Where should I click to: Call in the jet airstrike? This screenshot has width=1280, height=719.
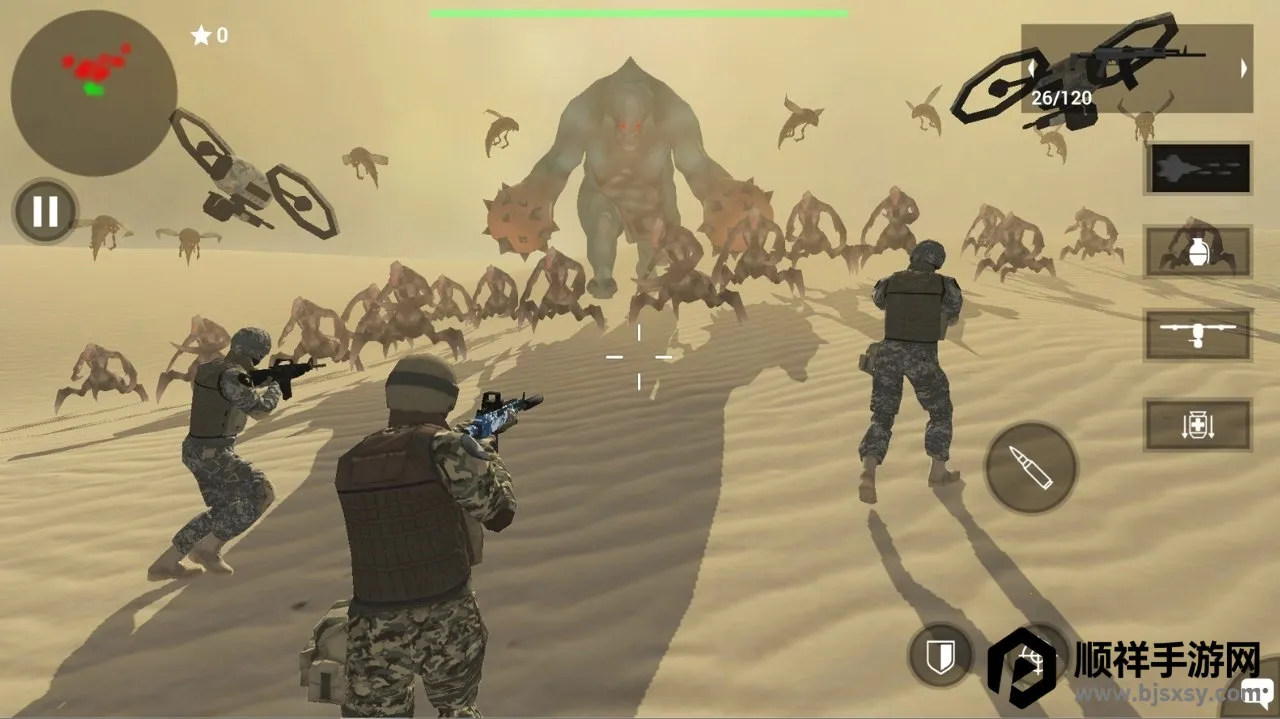[x=1198, y=168]
